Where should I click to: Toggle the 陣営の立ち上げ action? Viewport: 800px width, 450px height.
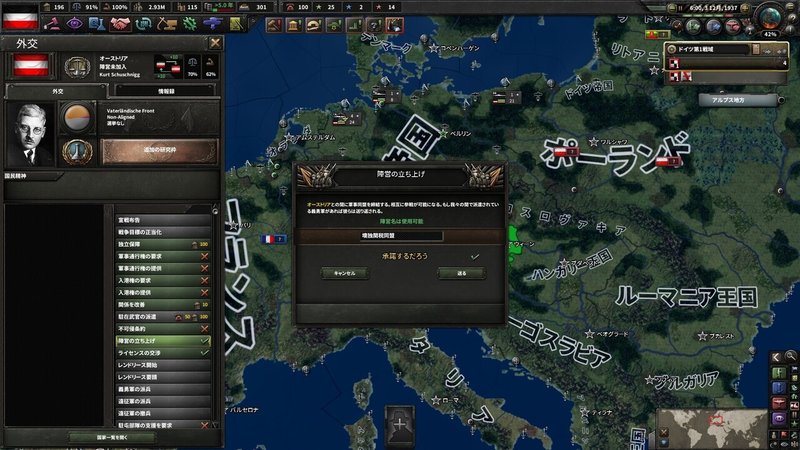(160, 341)
